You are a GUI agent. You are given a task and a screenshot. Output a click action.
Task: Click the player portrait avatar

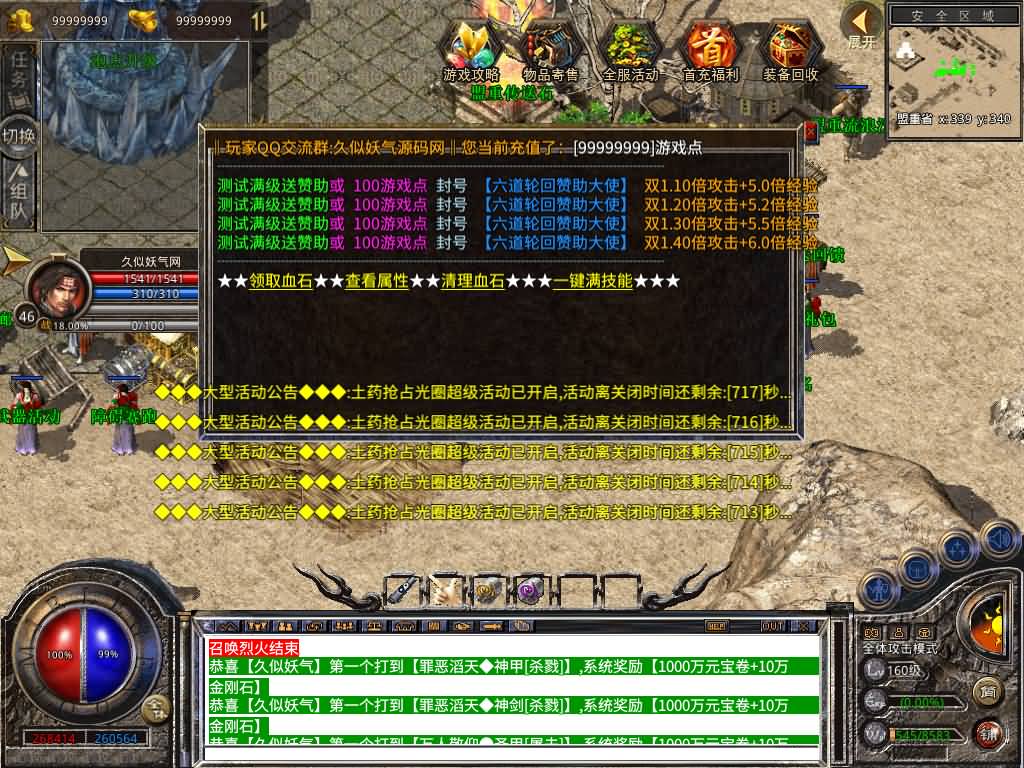[x=54, y=287]
